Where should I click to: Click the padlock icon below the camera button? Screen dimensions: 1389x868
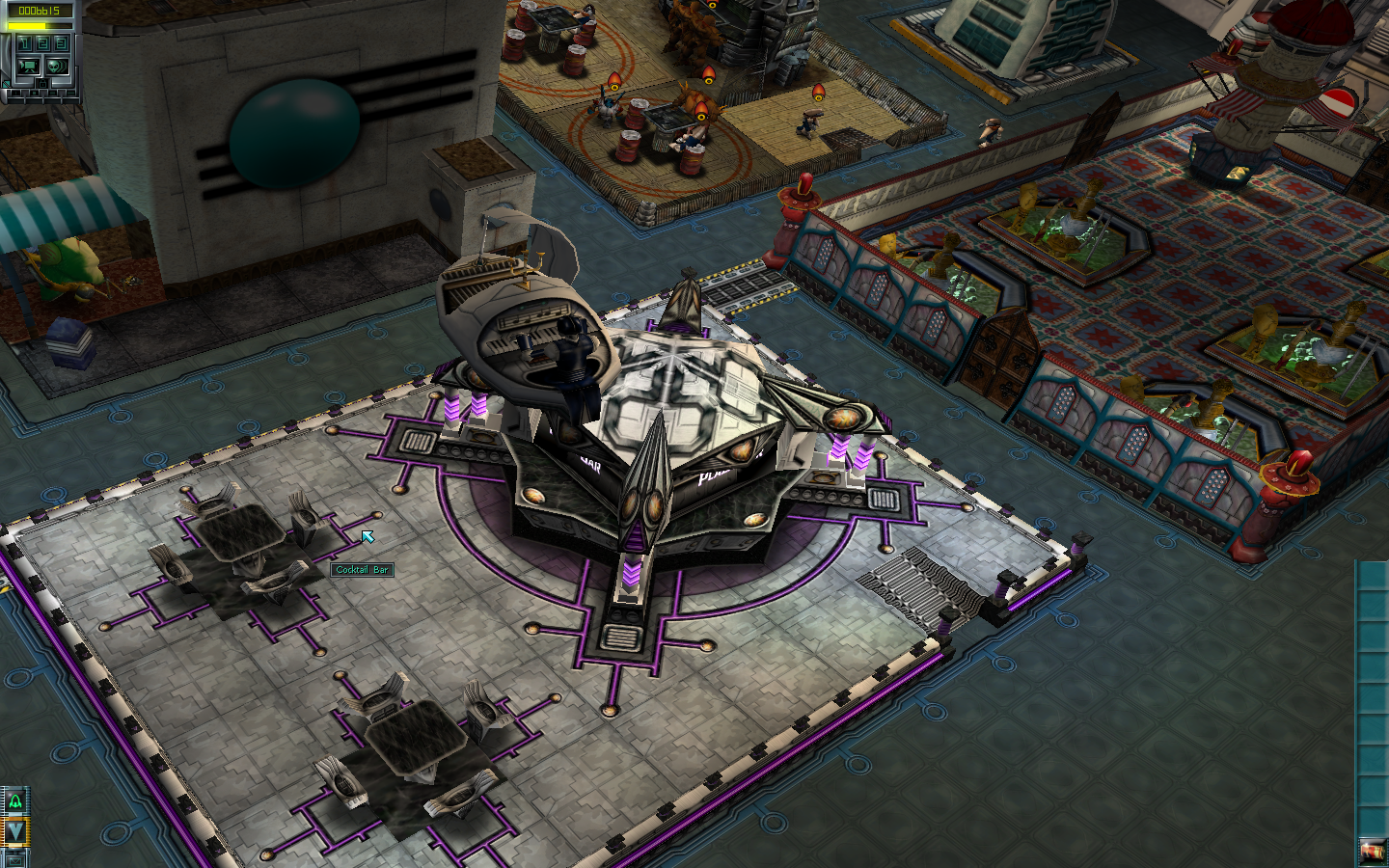tap(43, 83)
